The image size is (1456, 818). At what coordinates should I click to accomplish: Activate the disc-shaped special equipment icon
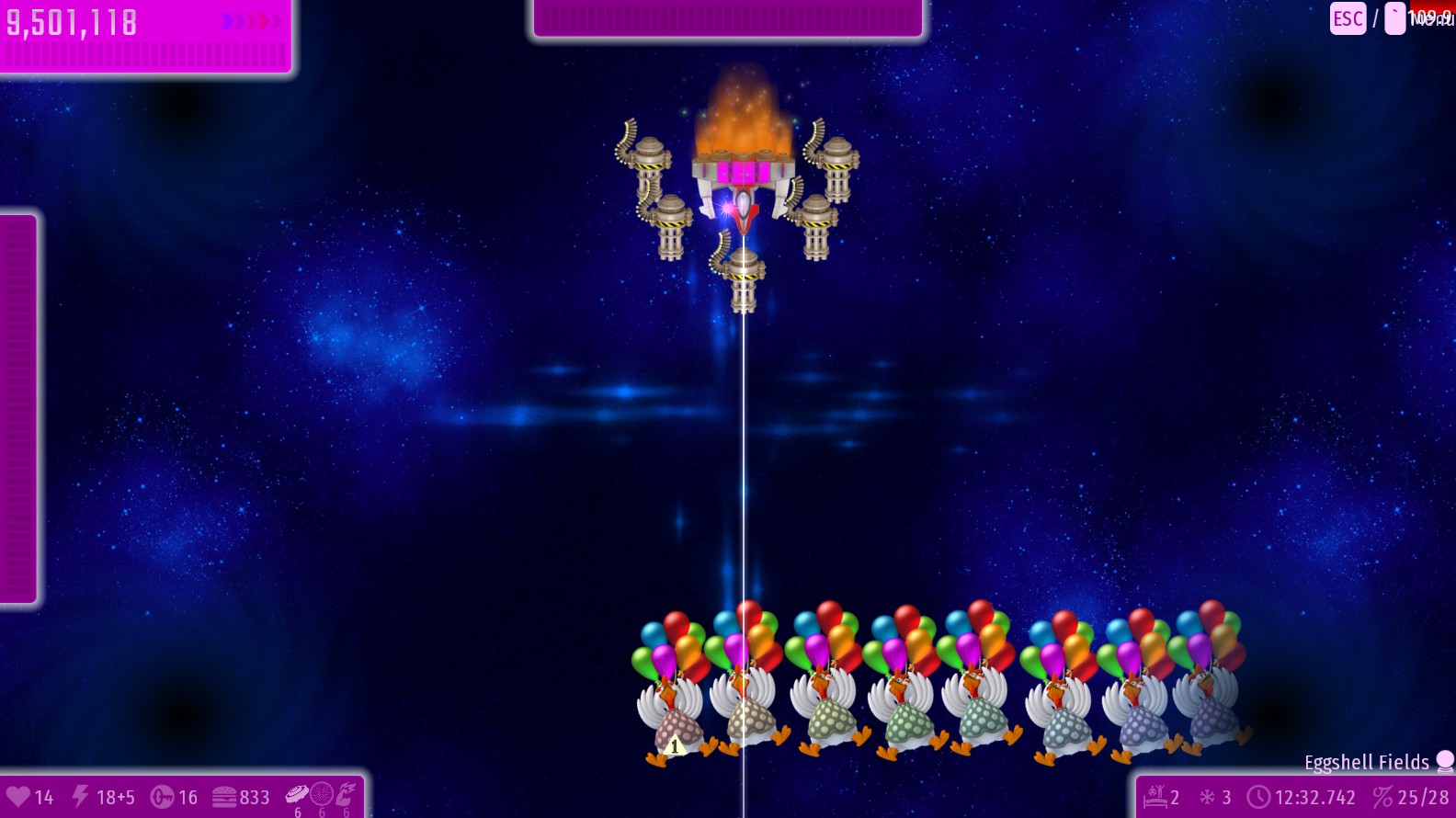[297, 794]
